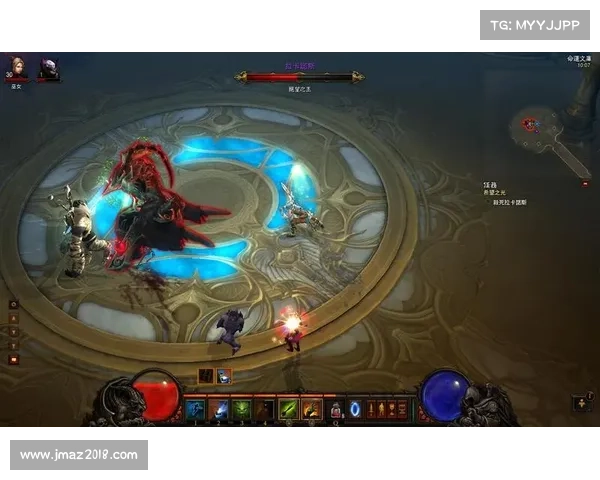Open the blue town portal icon
The width and height of the screenshot is (600, 480).
click(x=355, y=408)
